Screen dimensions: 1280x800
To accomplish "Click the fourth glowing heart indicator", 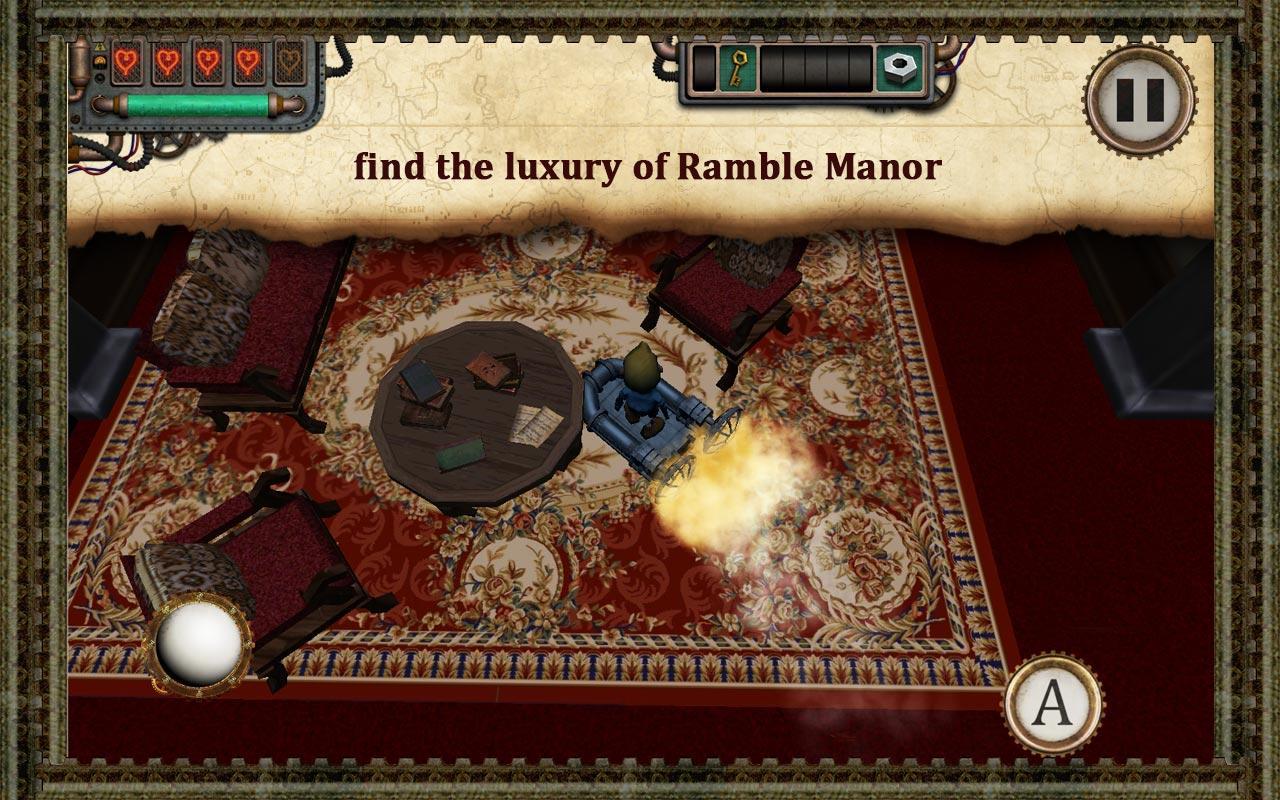I will (249, 62).
